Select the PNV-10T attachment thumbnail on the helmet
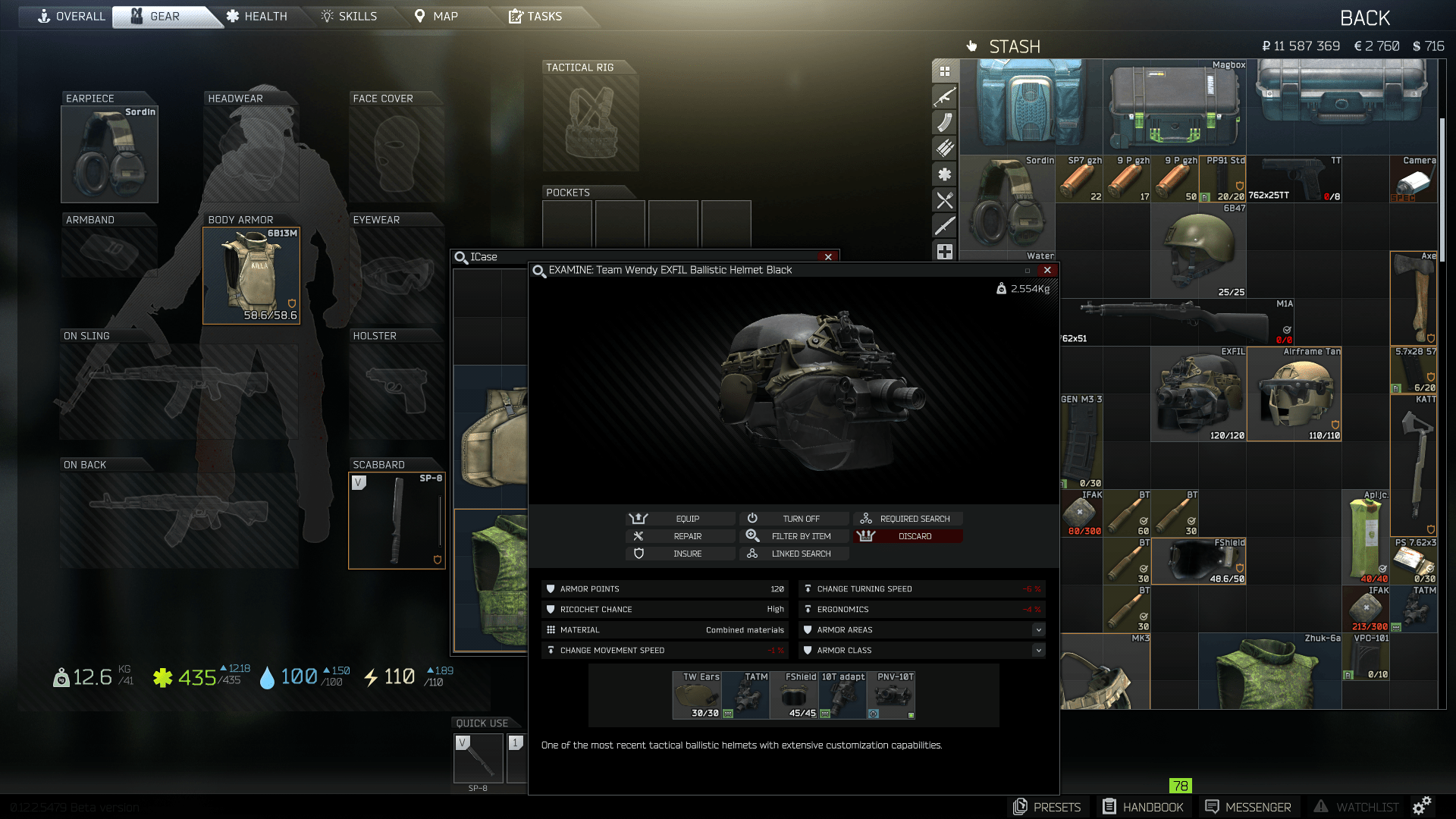 890,694
